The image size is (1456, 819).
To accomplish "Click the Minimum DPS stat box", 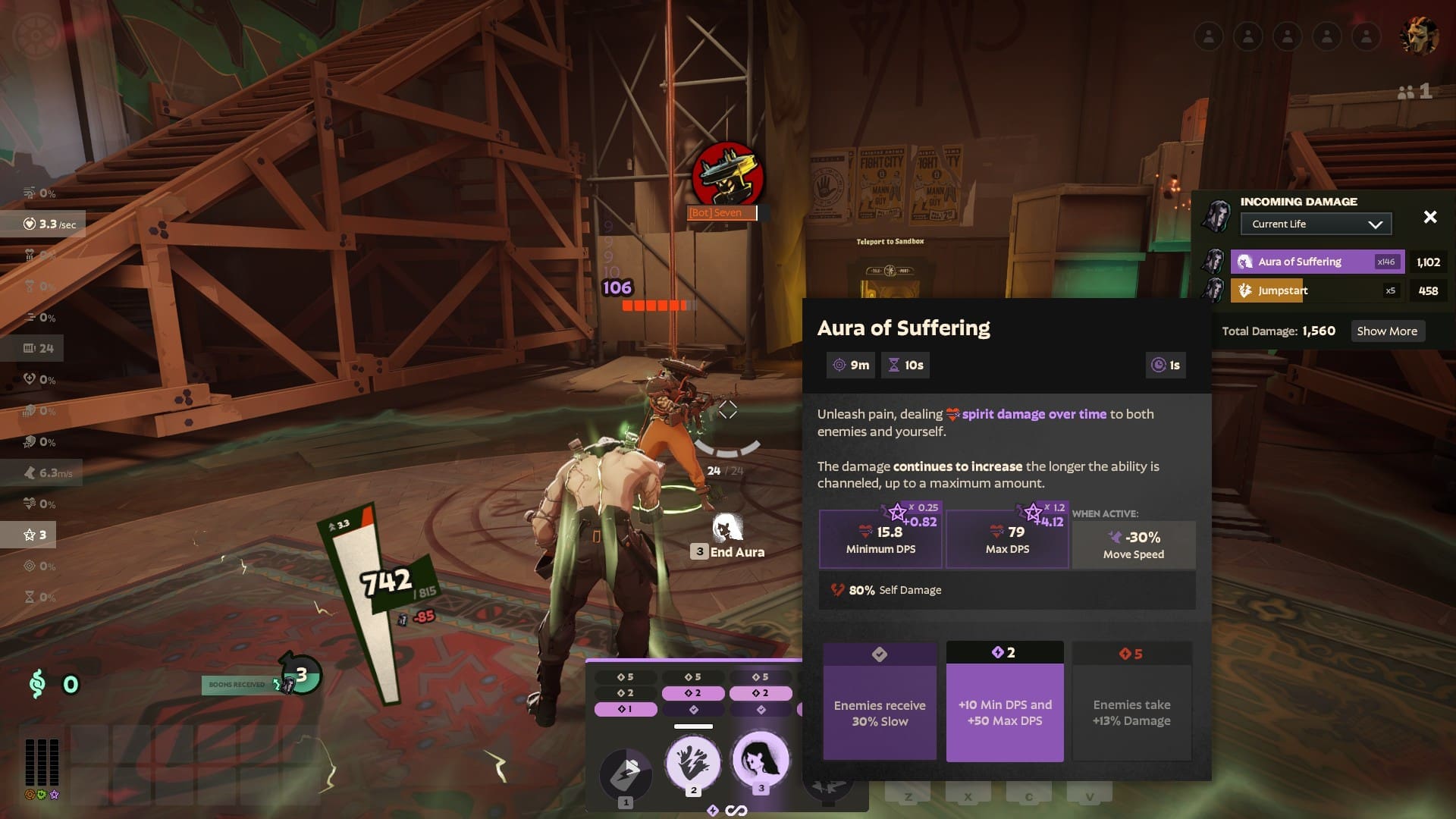I will point(880,539).
